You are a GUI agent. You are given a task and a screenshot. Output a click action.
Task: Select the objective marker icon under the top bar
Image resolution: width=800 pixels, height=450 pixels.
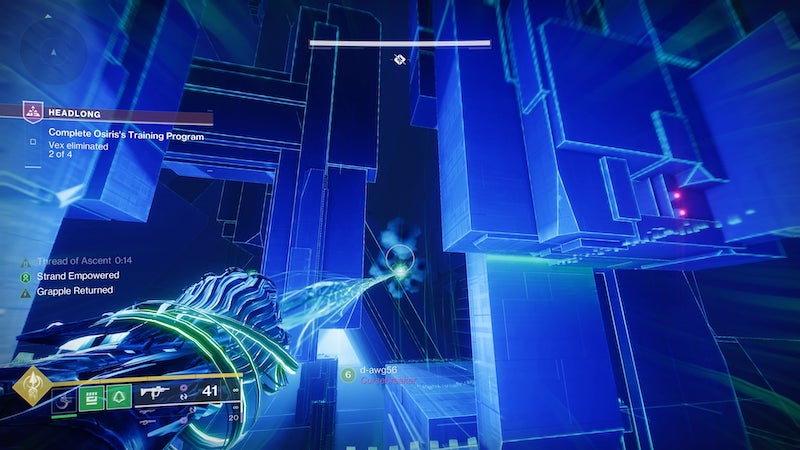tap(399, 60)
